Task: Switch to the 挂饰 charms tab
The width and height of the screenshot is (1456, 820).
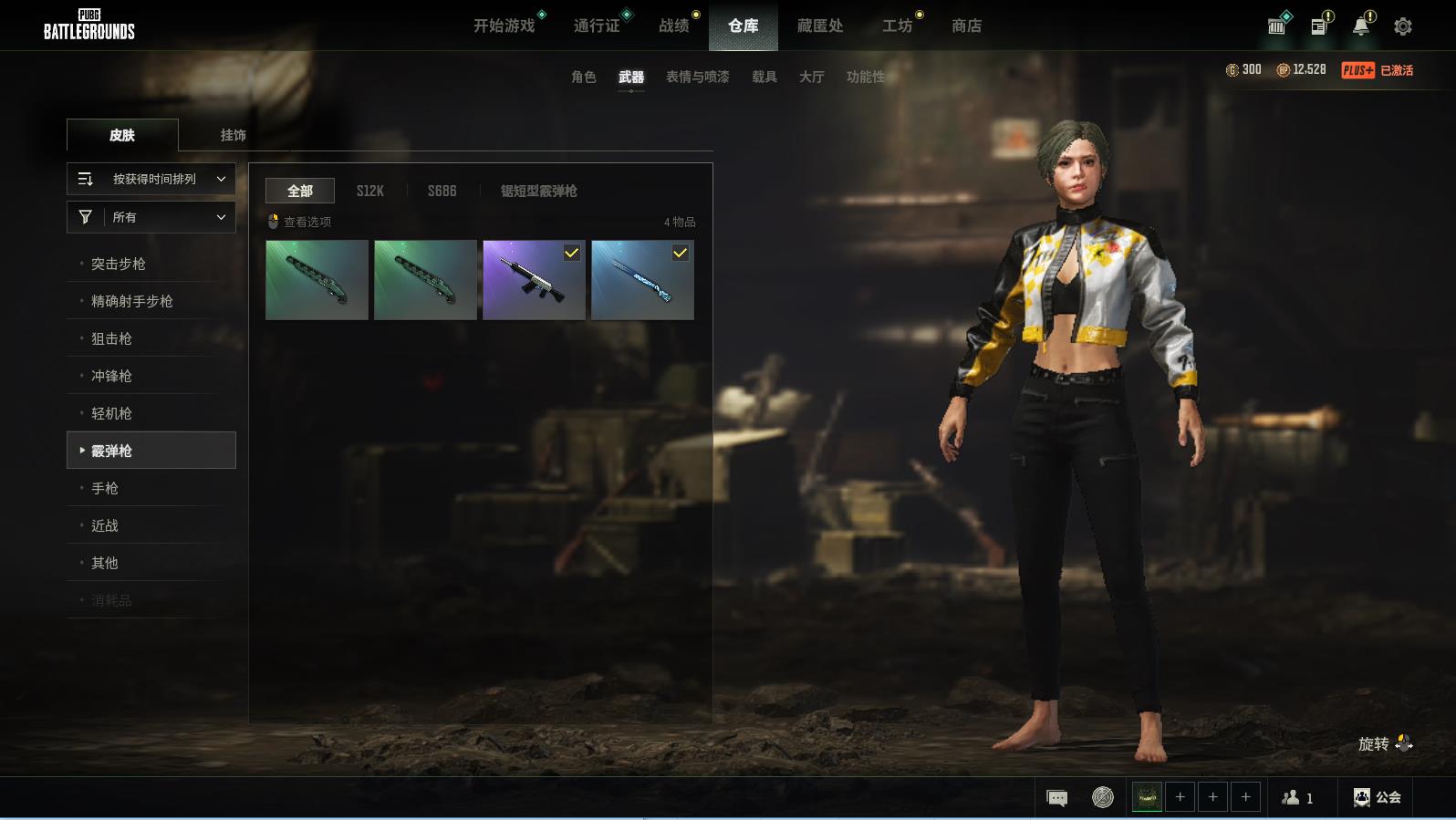Action: pyautogui.click(x=233, y=135)
